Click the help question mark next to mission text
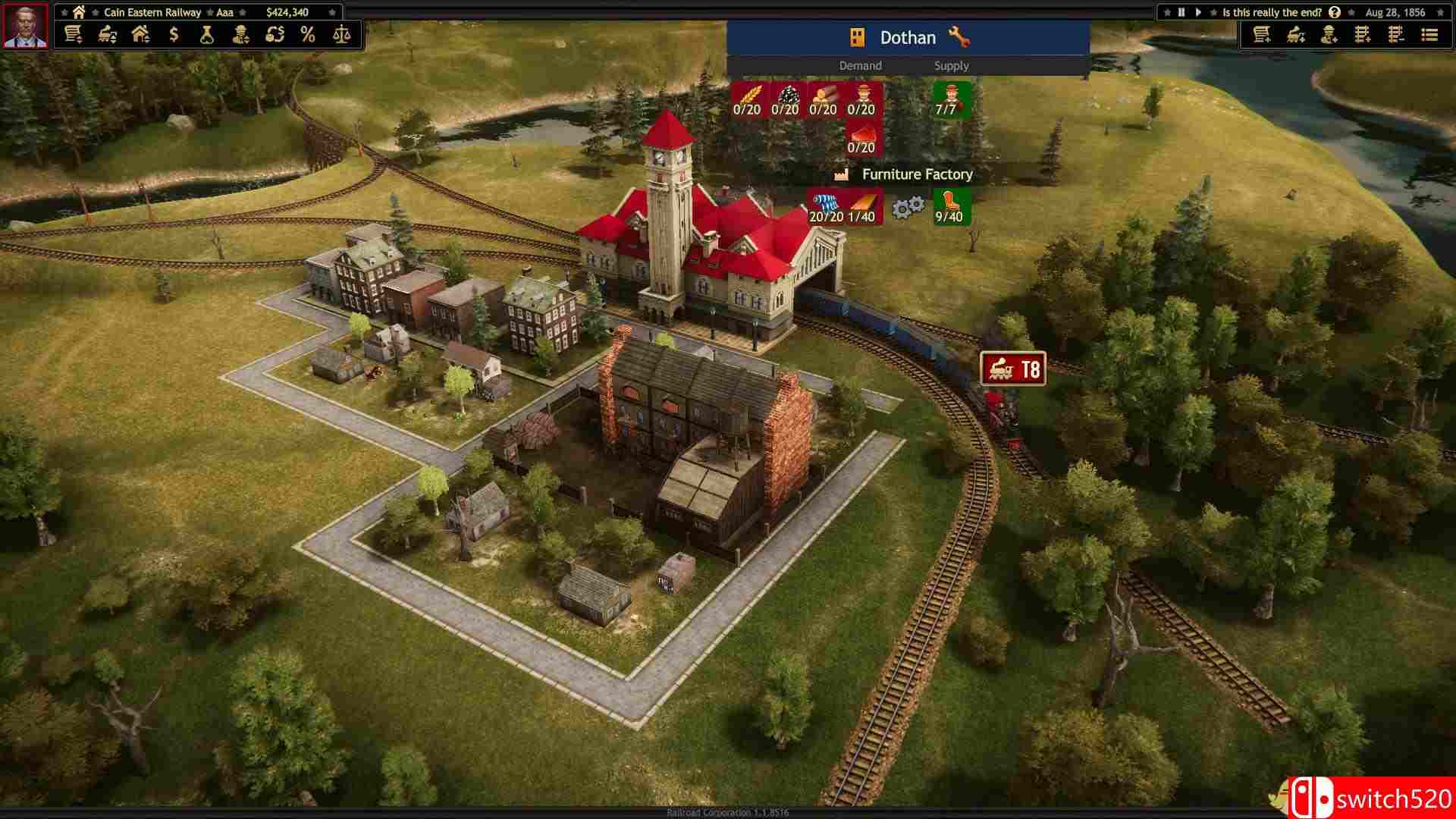This screenshot has height=819, width=1456. click(1335, 13)
